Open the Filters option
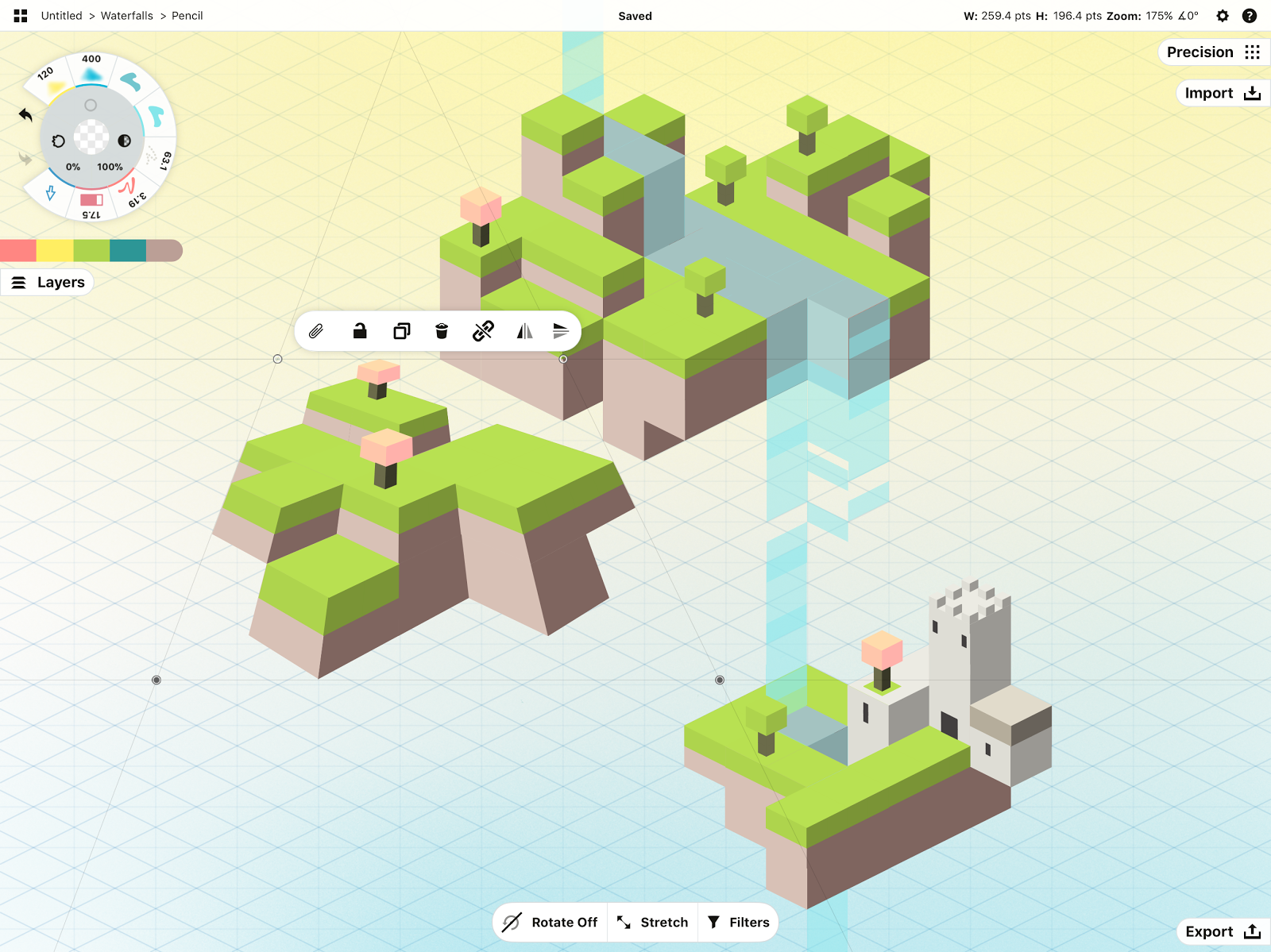This screenshot has width=1271, height=952. [739, 922]
